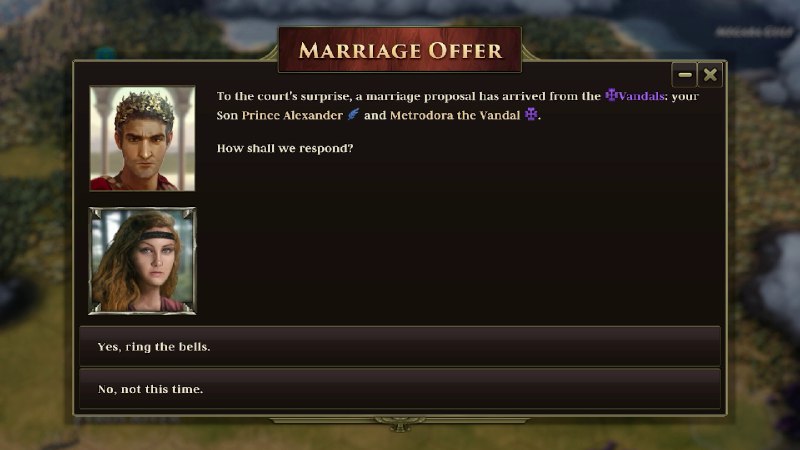Image resolution: width=800 pixels, height=450 pixels.
Task: Minimize the Marriage Offer window
Action: 684,75
